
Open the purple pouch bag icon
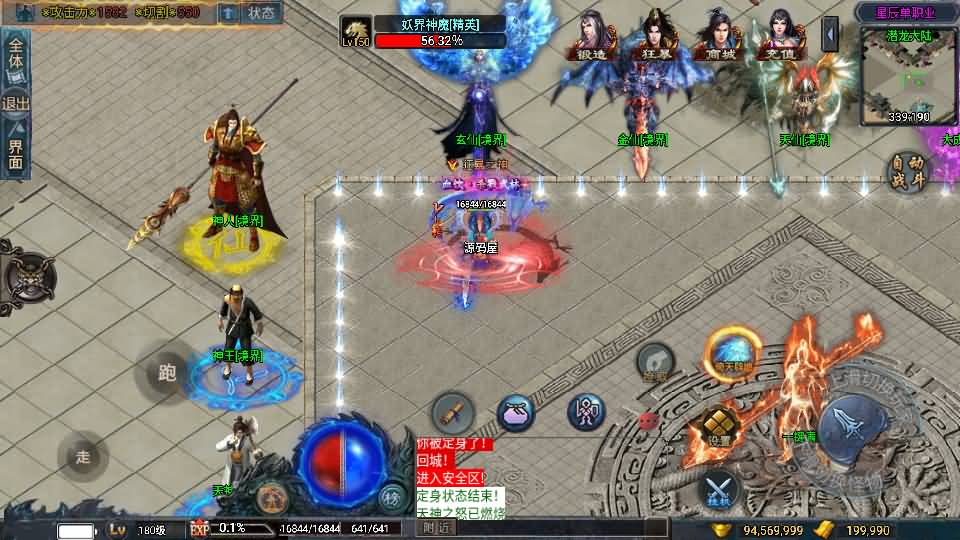[516, 412]
